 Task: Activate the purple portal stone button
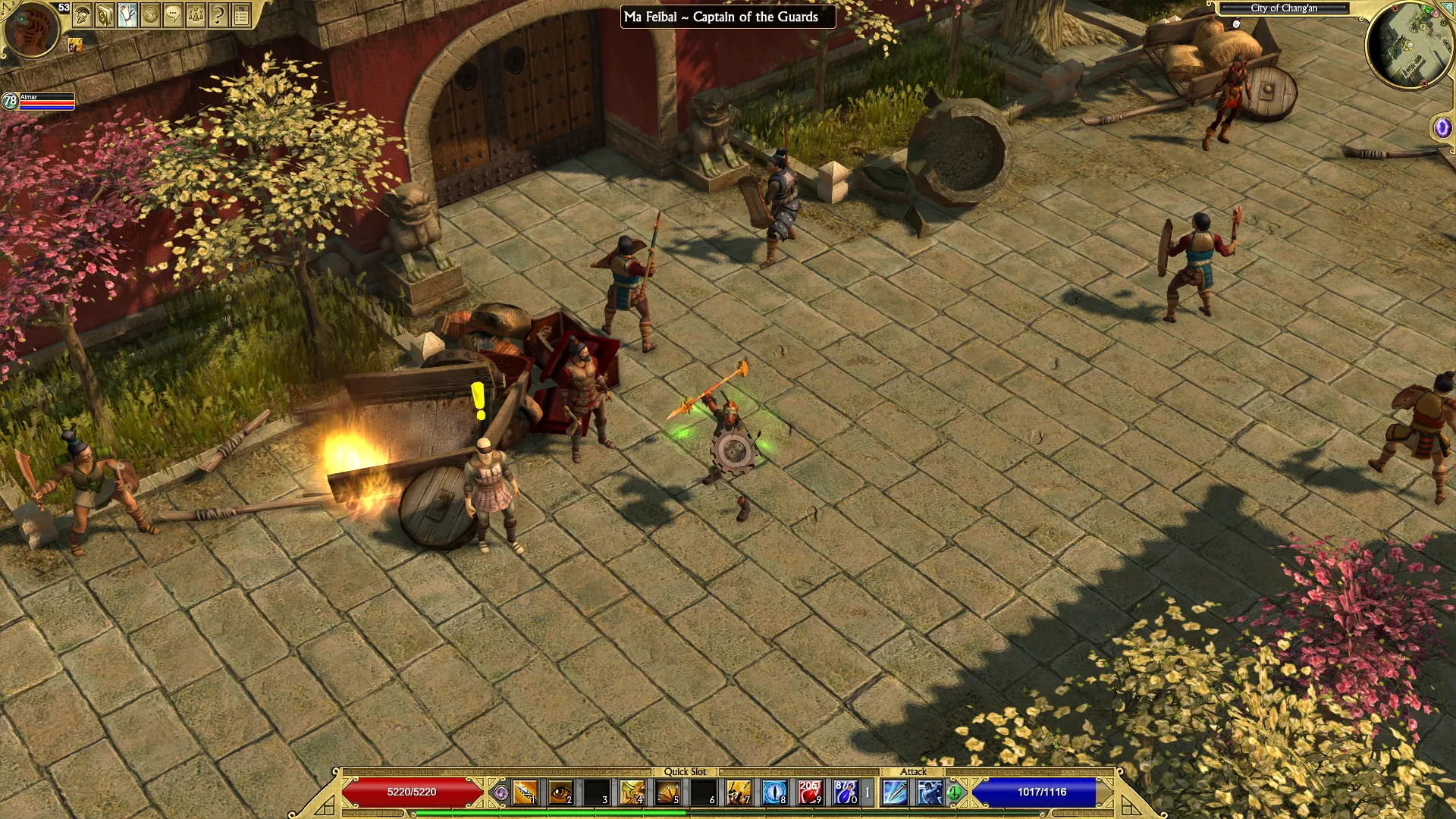[x=1442, y=127]
